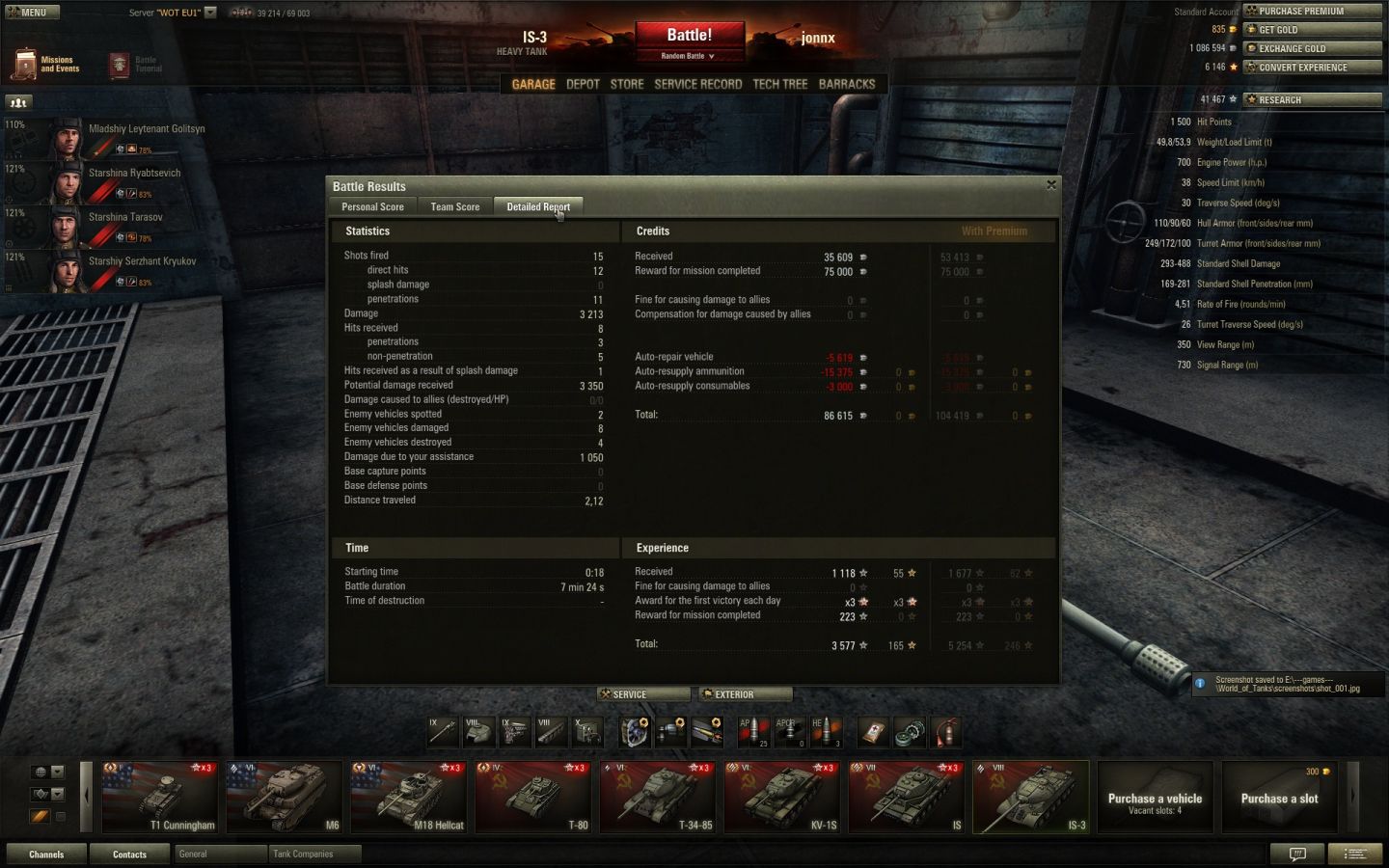1389x868 pixels.
Task: Click the PURCHASE PREMIUM button
Action: click(x=1312, y=12)
